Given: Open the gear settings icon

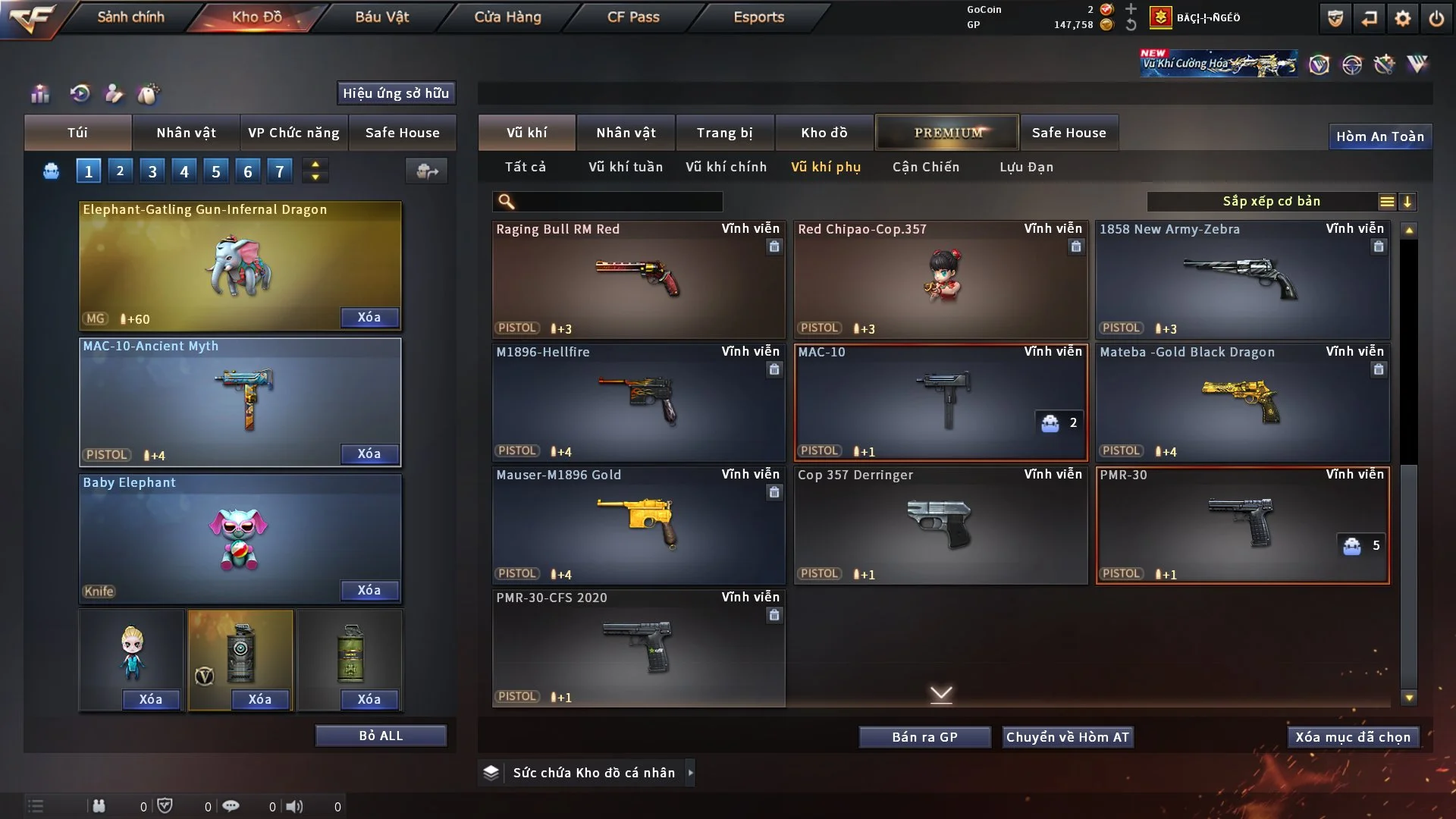Looking at the screenshot, I should tap(1402, 18).
